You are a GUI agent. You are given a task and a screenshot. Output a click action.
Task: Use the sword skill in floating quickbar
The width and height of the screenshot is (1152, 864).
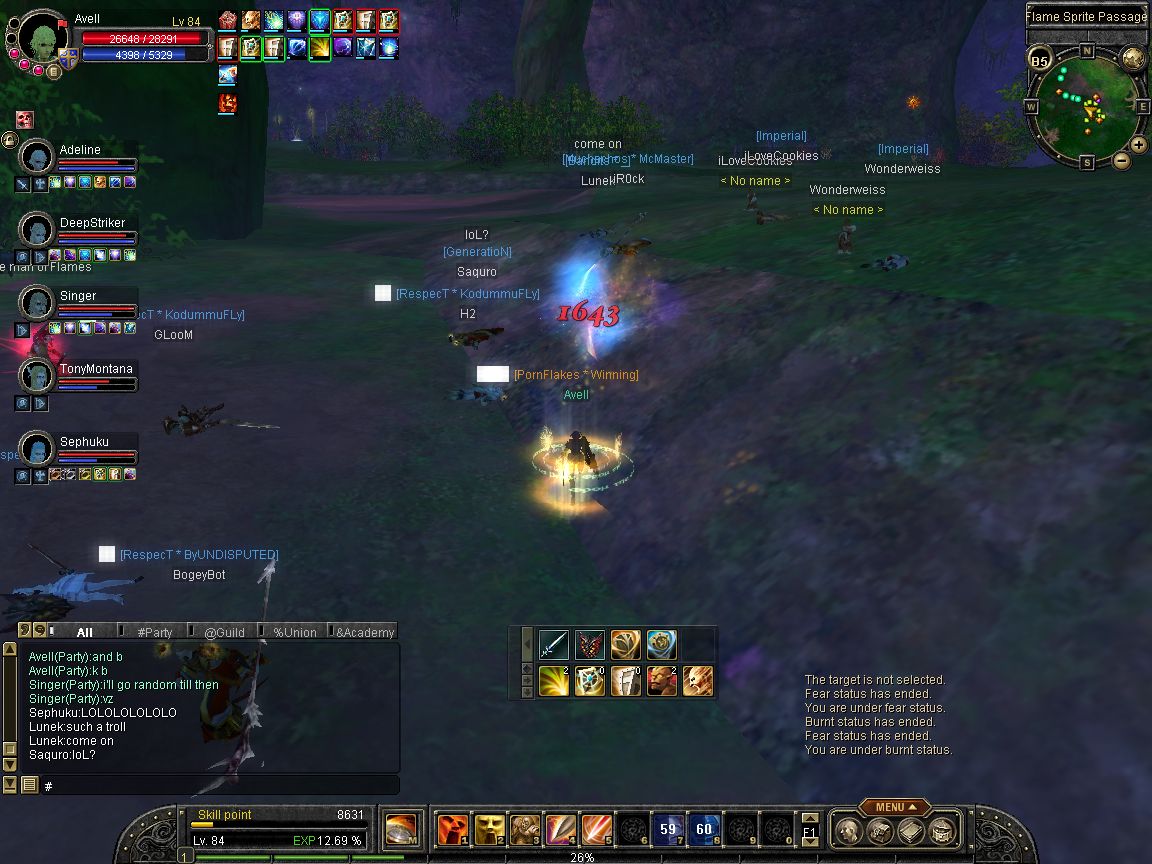coord(554,645)
